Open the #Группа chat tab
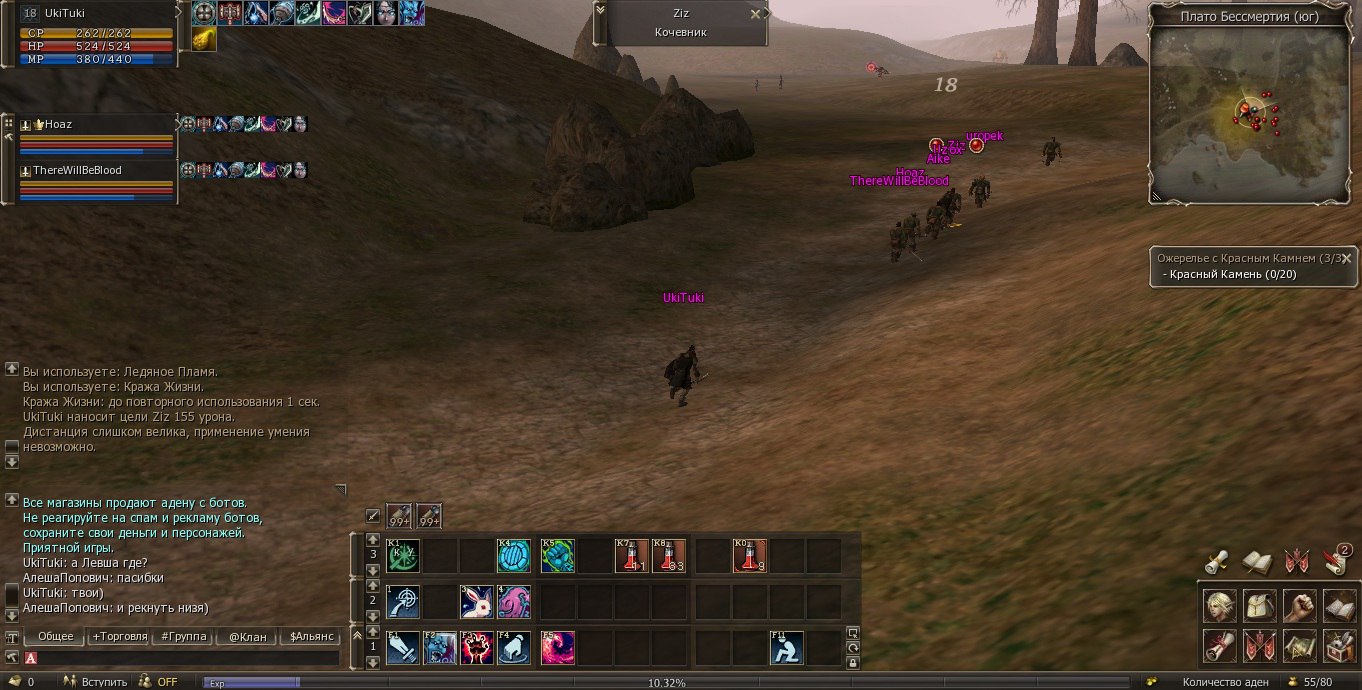 coord(181,636)
